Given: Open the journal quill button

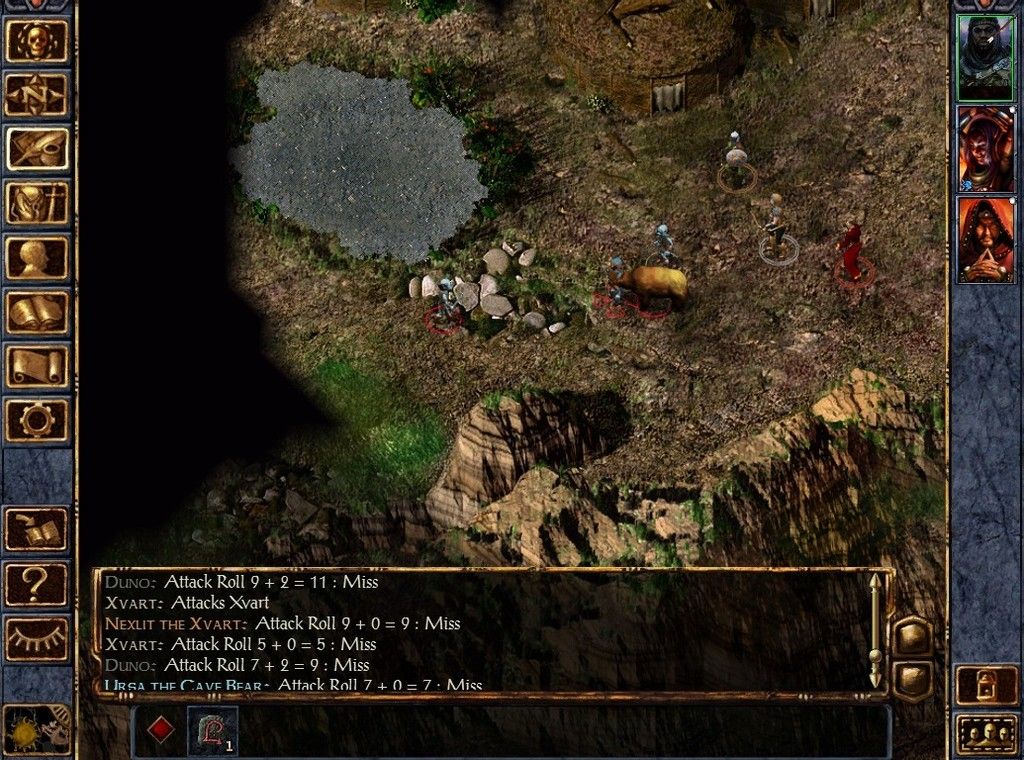Looking at the screenshot, I should pyautogui.click(x=38, y=149).
